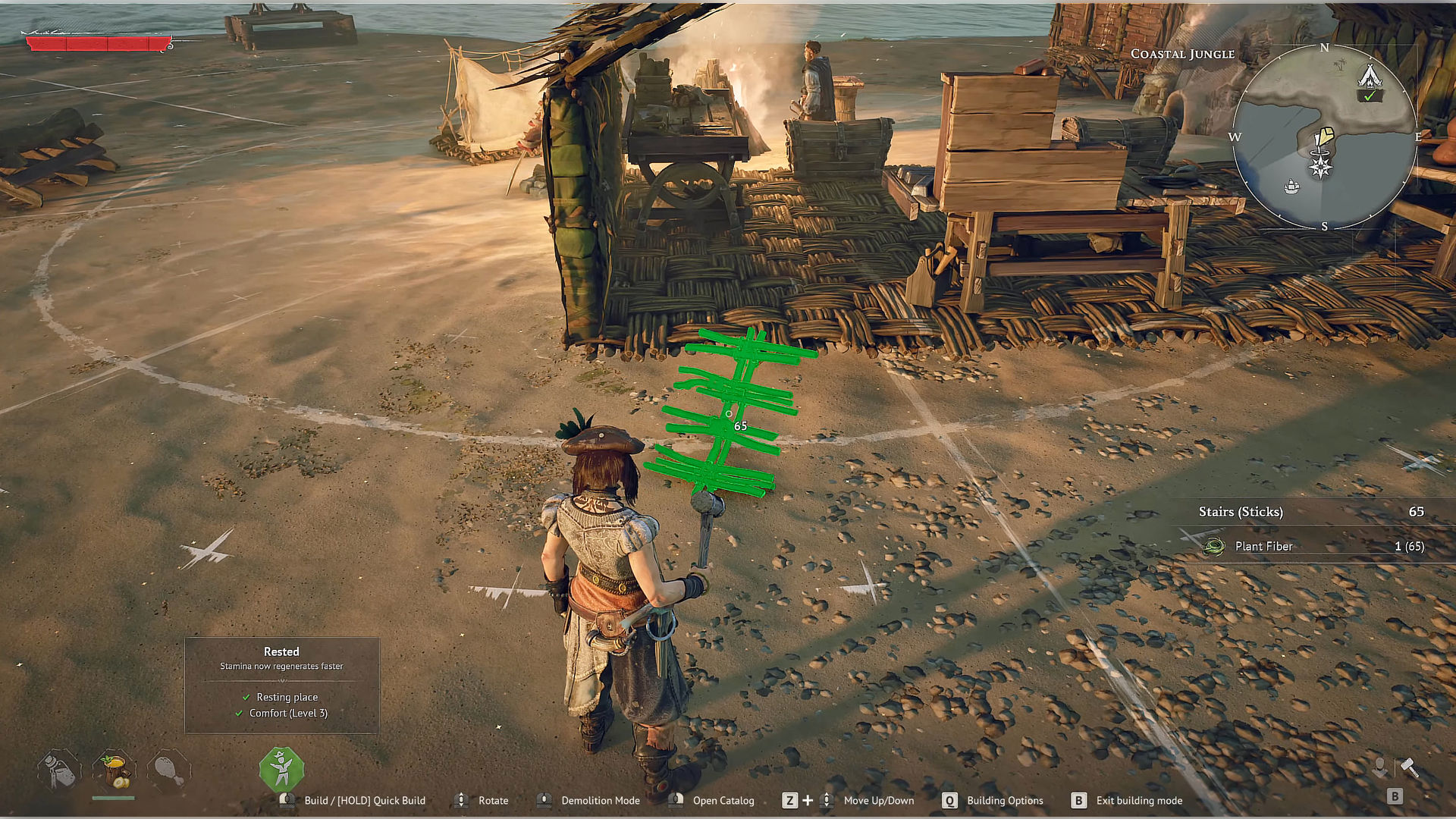Click the Rested status tooltip panel
The image size is (1456, 819).
click(x=281, y=685)
